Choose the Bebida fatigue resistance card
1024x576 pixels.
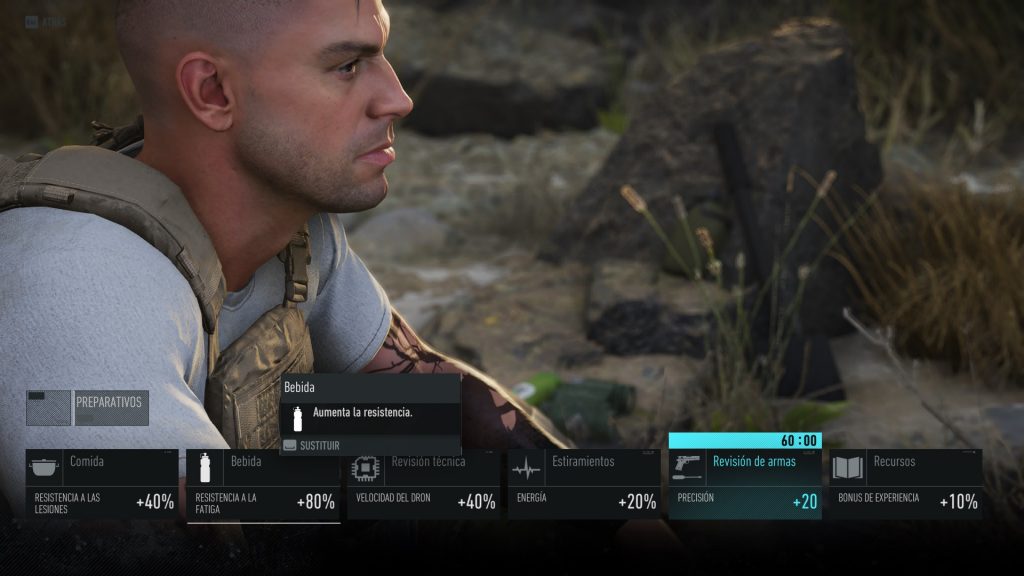pos(263,484)
